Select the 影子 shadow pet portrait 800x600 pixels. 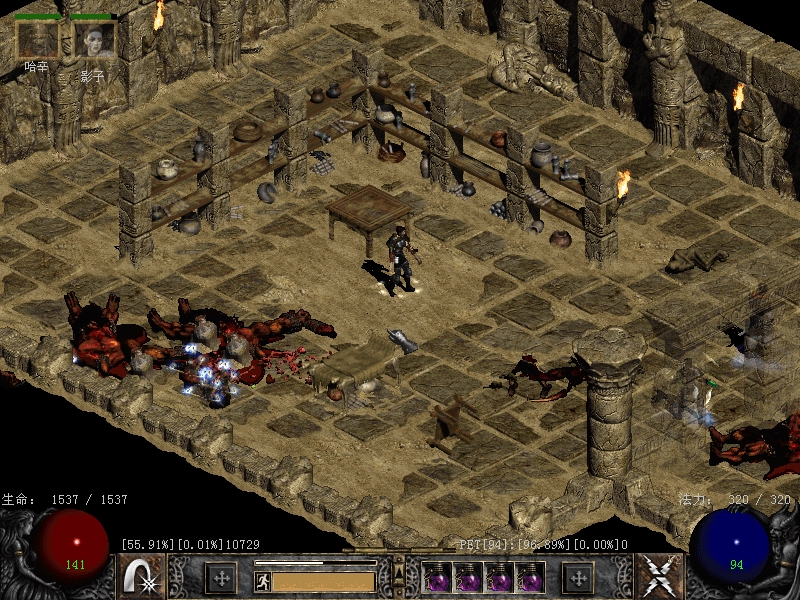tap(94, 39)
